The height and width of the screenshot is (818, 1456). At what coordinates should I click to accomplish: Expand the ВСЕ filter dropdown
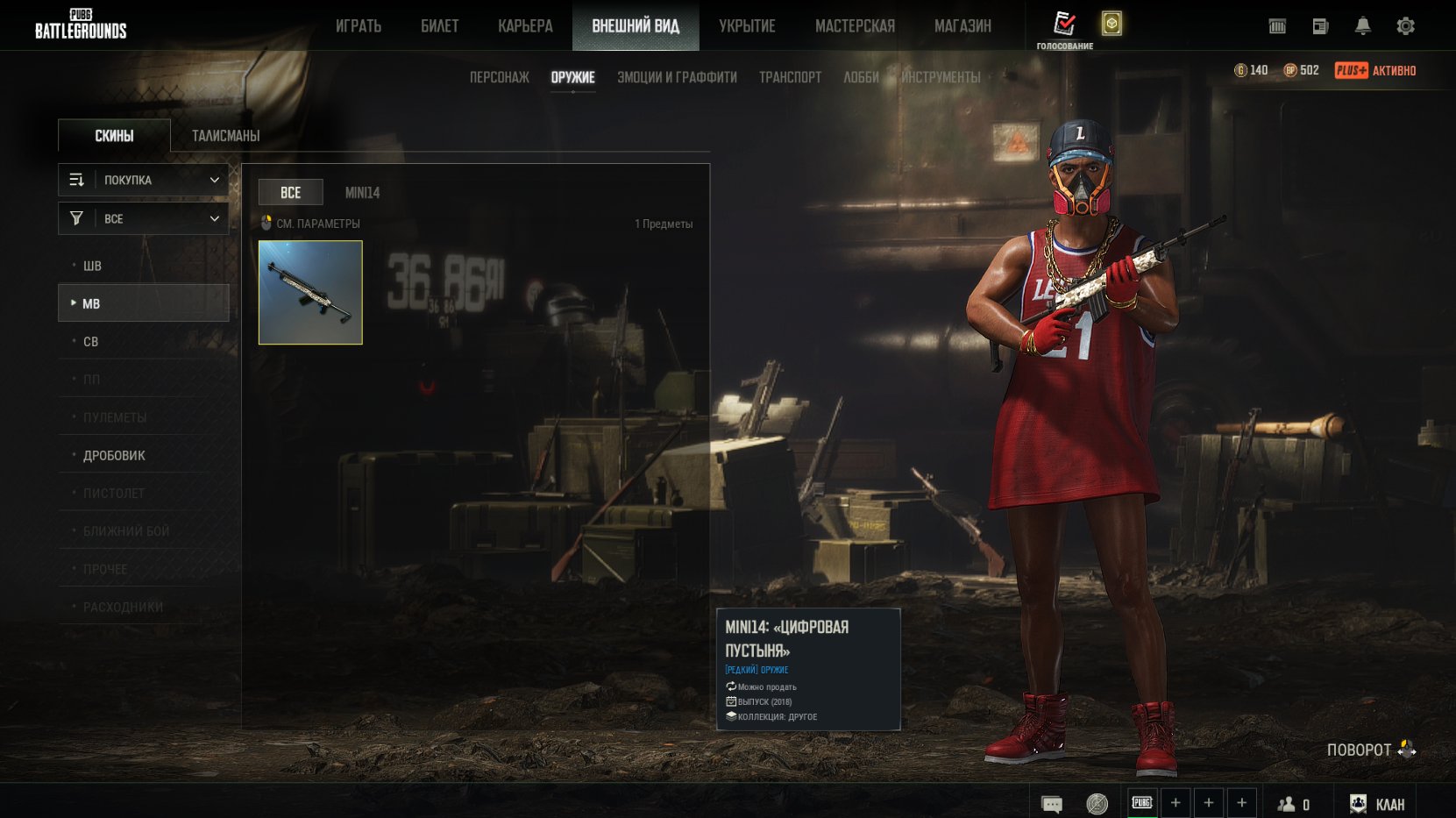[x=144, y=218]
